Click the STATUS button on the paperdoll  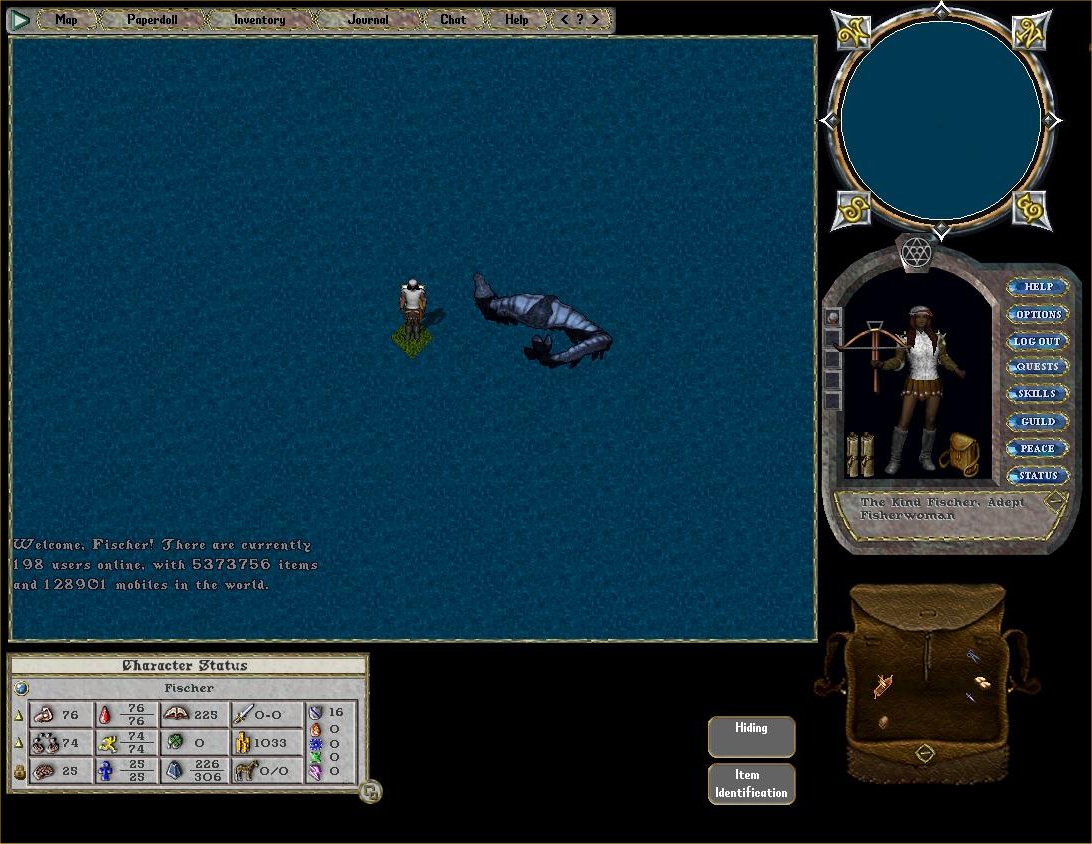tap(1038, 475)
